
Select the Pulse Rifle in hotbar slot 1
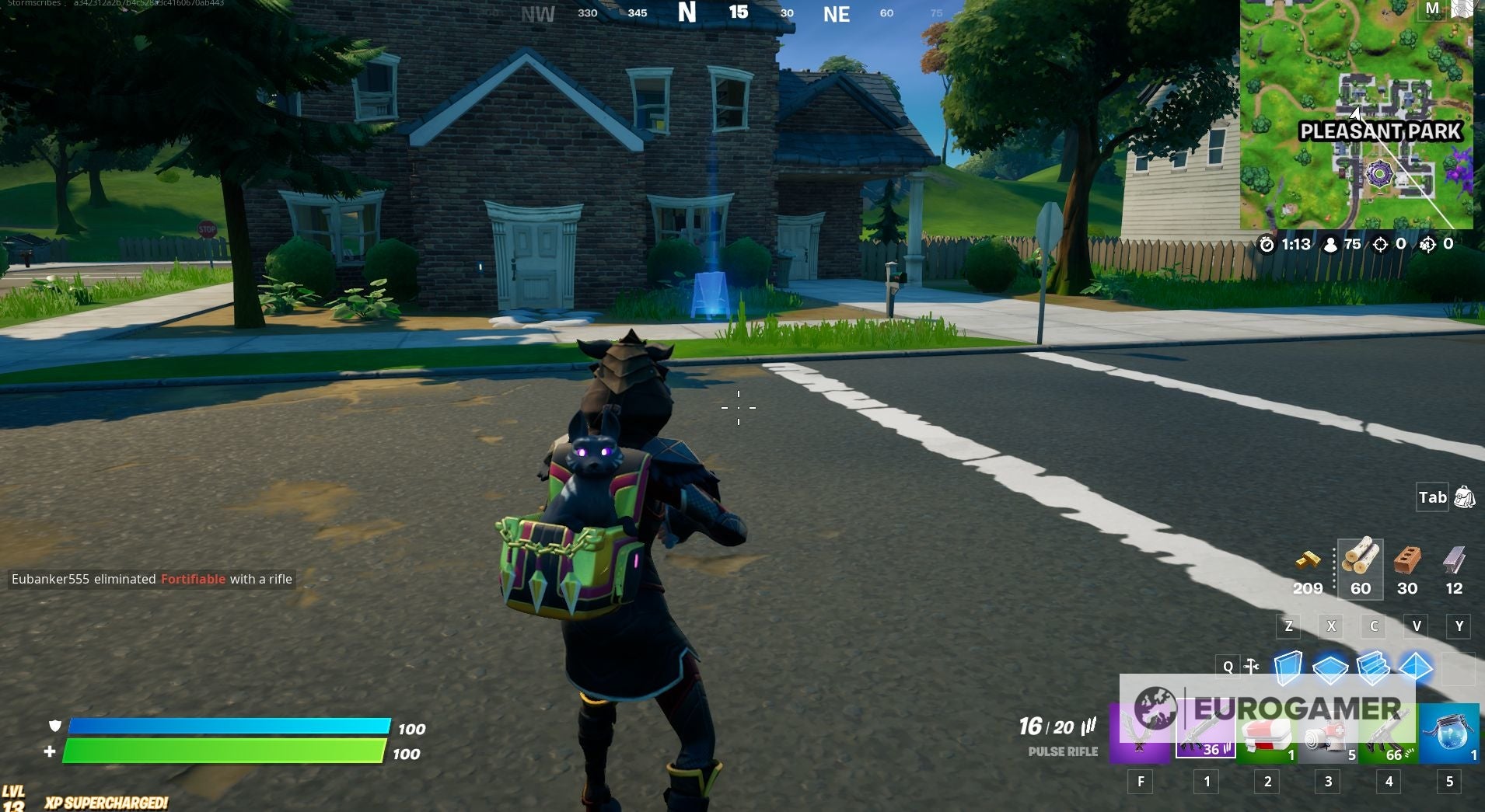1205,729
